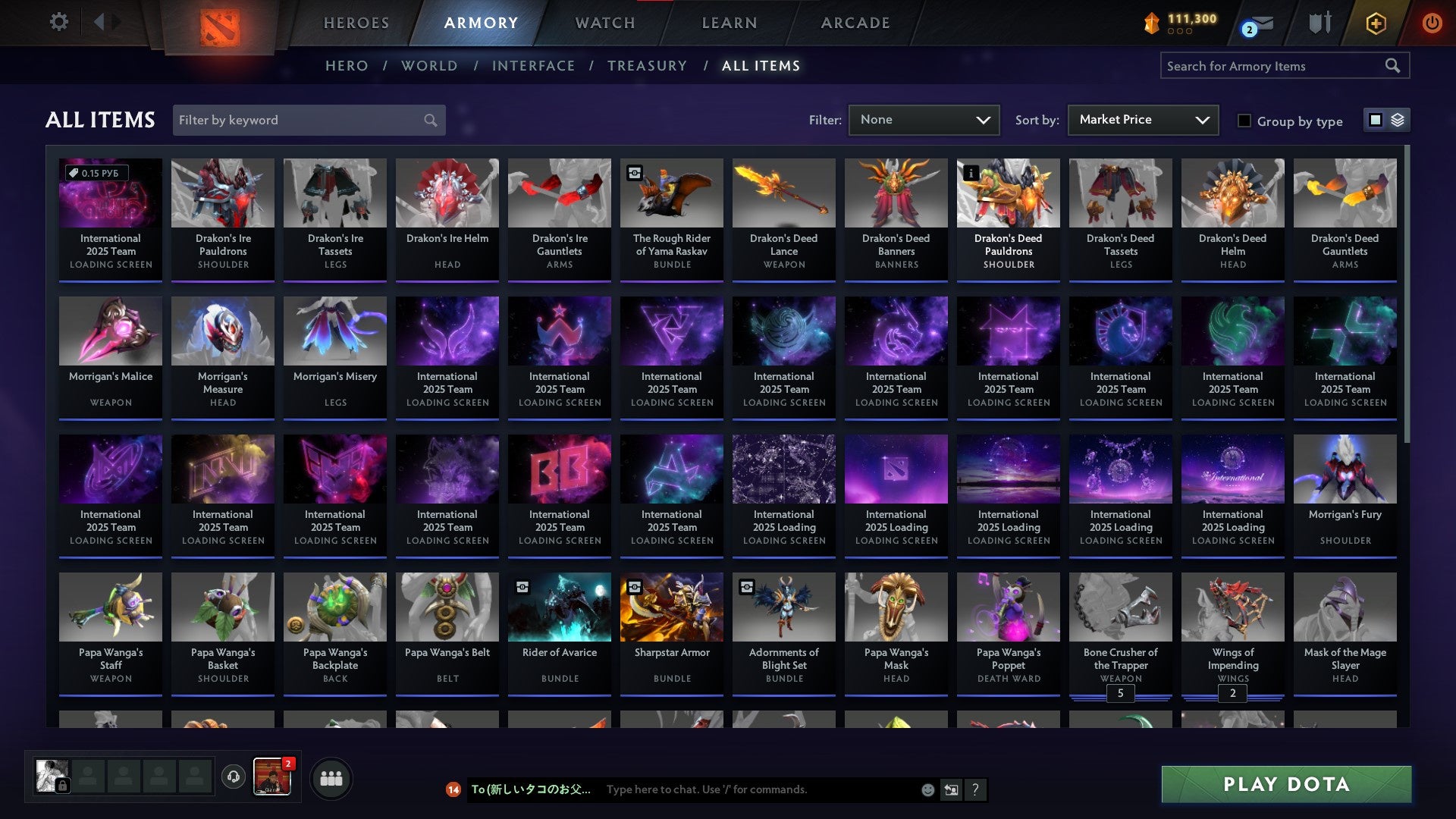Click the Dota 2 logo at the top

pos(220,26)
